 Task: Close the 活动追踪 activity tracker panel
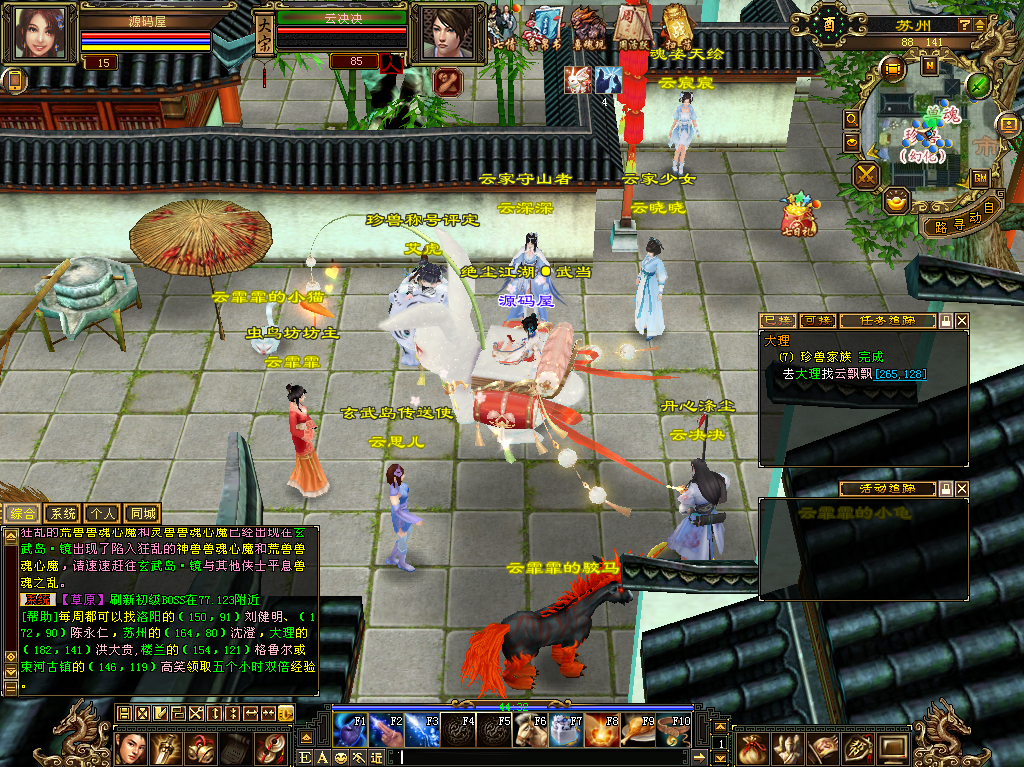[962, 489]
